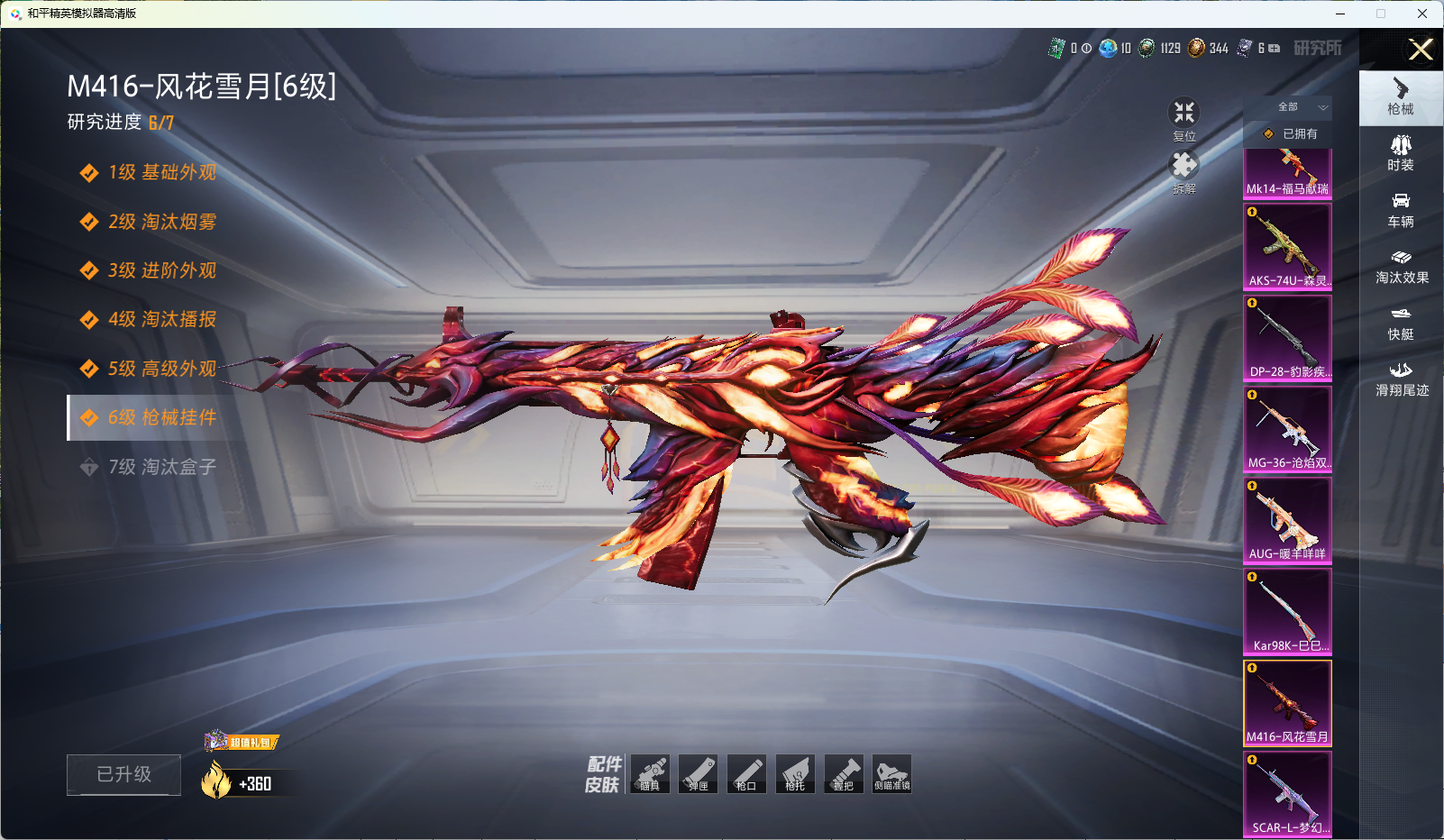
Task: Close the research lab screen
Action: tap(1421, 50)
